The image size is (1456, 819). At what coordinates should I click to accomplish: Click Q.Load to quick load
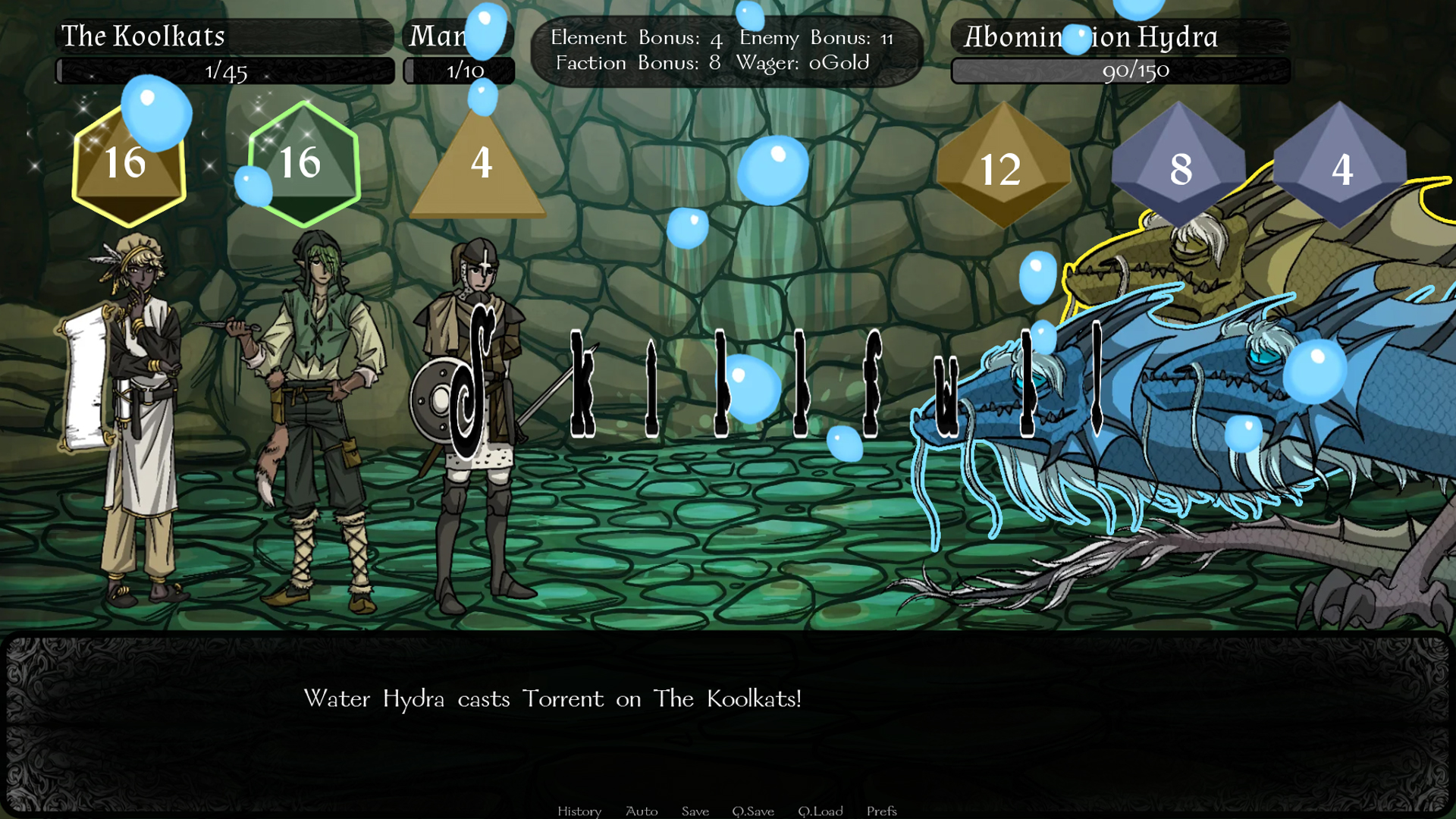tap(821, 811)
